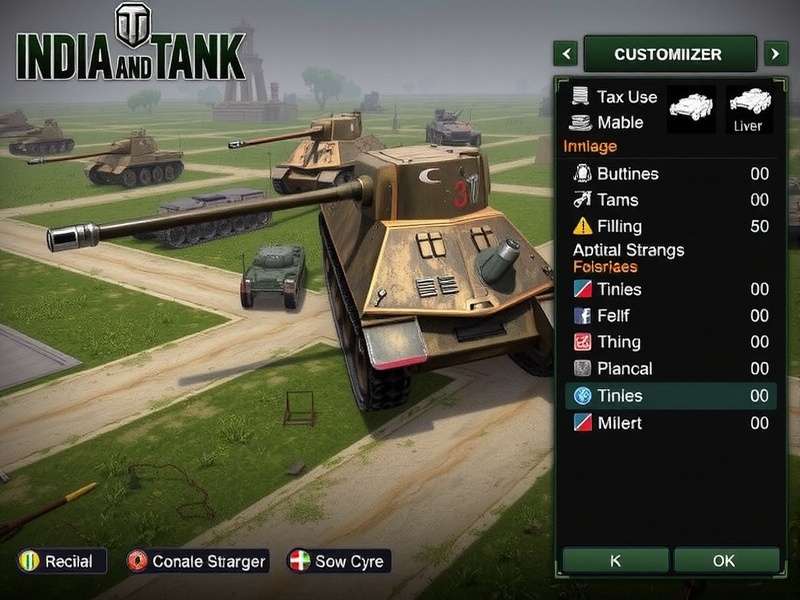Click the K button

click(615, 561)
